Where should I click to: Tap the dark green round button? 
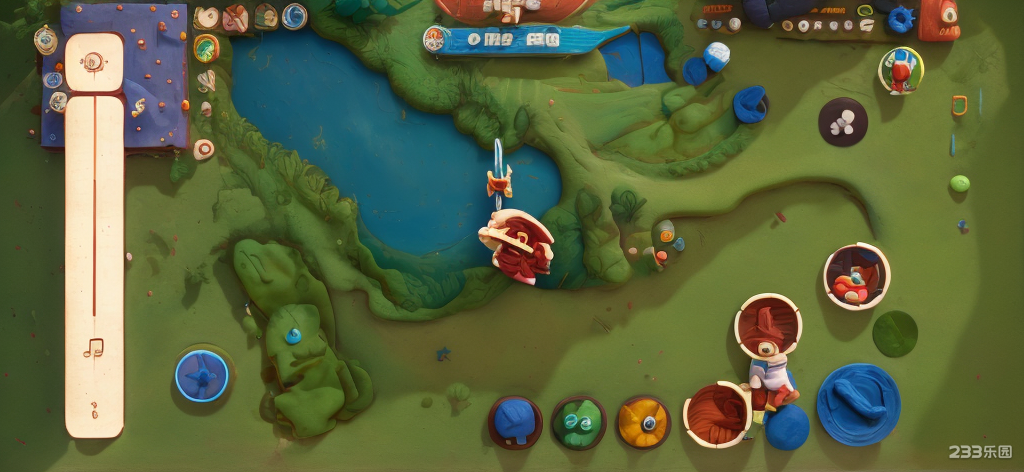pyautogui.click(x=895, y=333)
